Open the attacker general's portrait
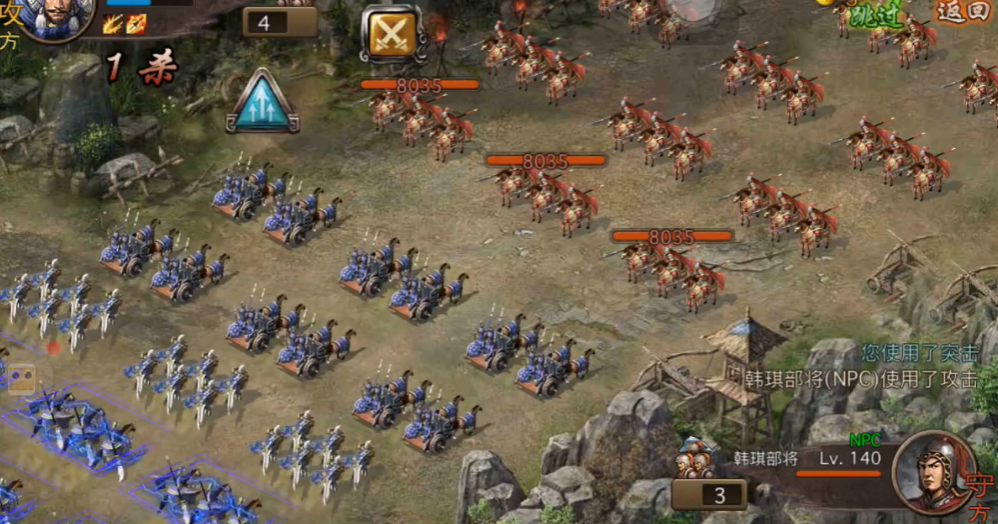 (55, 18)
